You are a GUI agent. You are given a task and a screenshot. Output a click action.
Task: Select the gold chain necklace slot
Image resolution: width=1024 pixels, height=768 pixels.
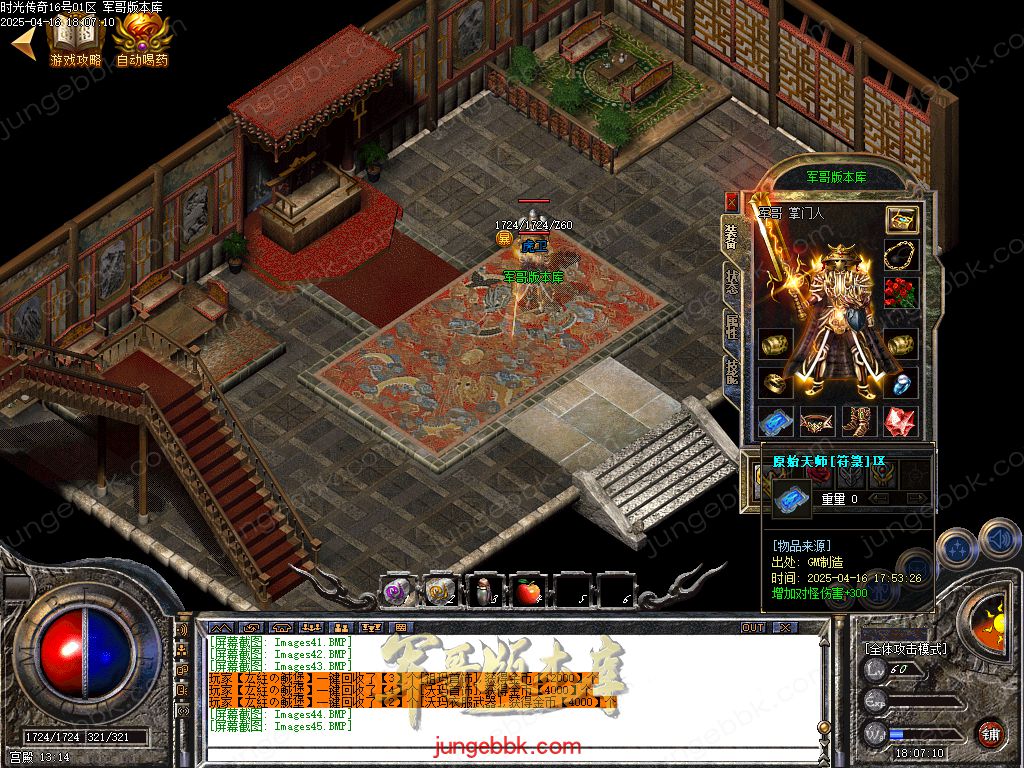click(901, 255)
